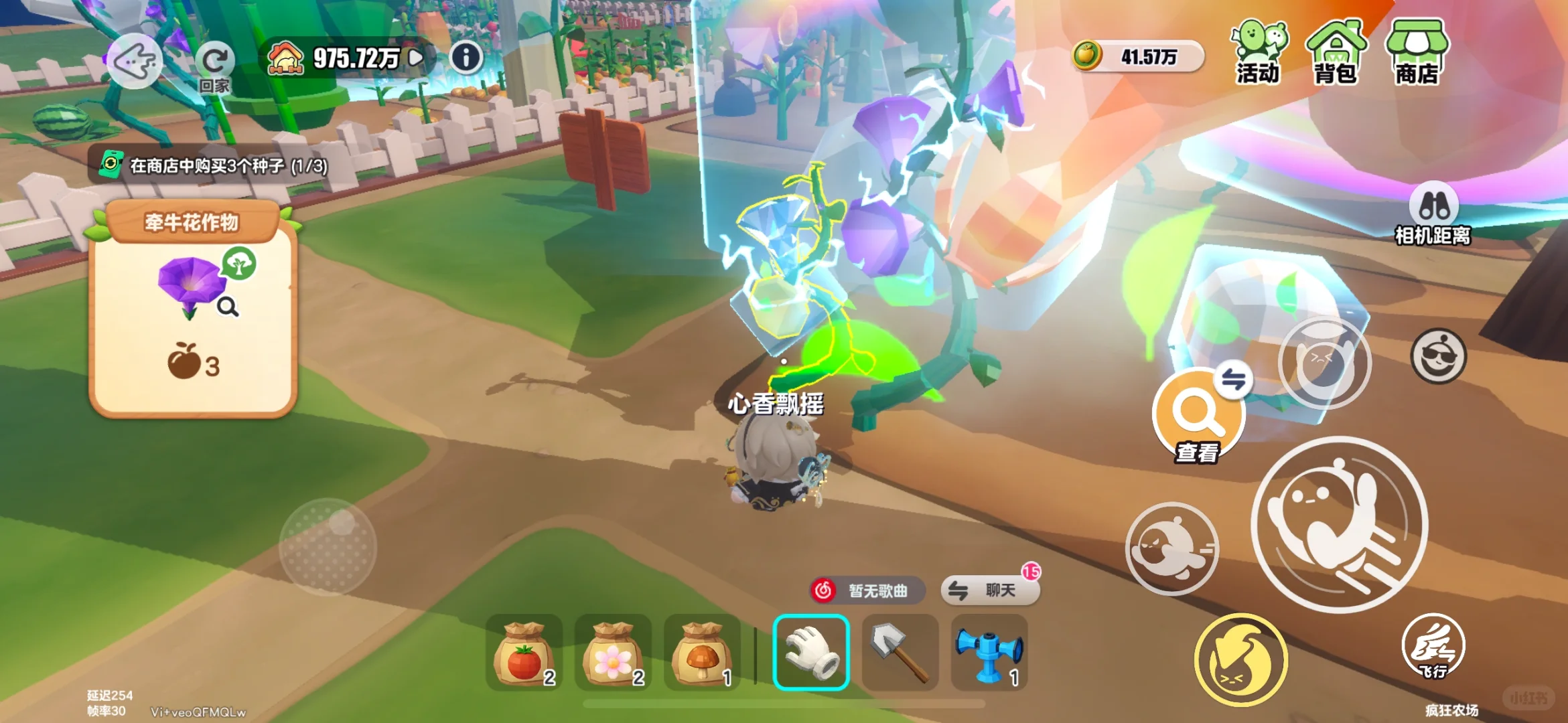
Task: Adjust 相机距离 camera distance
Action: (x=1433, y=213)
